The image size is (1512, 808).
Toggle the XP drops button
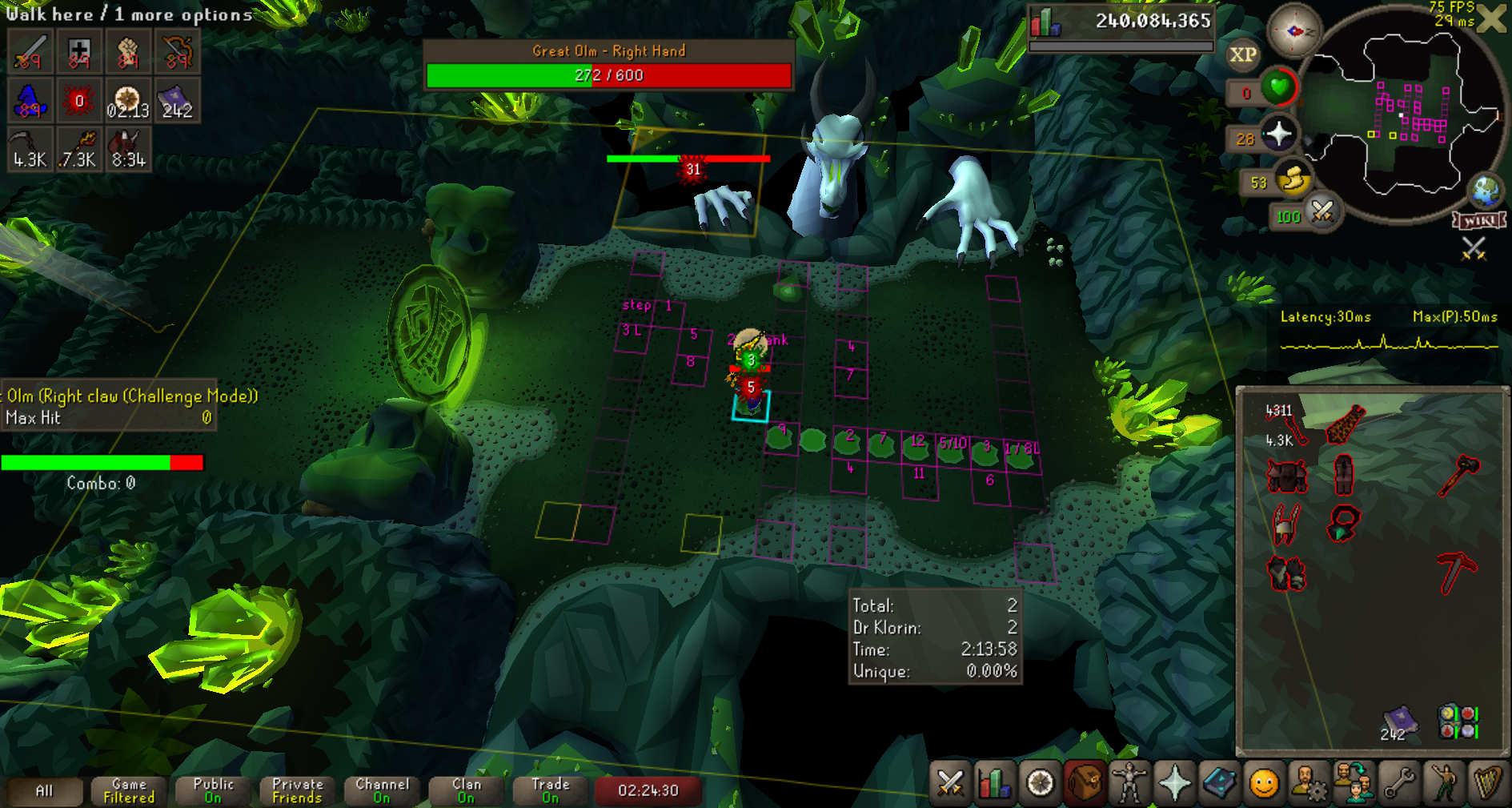click(1242, 55)
